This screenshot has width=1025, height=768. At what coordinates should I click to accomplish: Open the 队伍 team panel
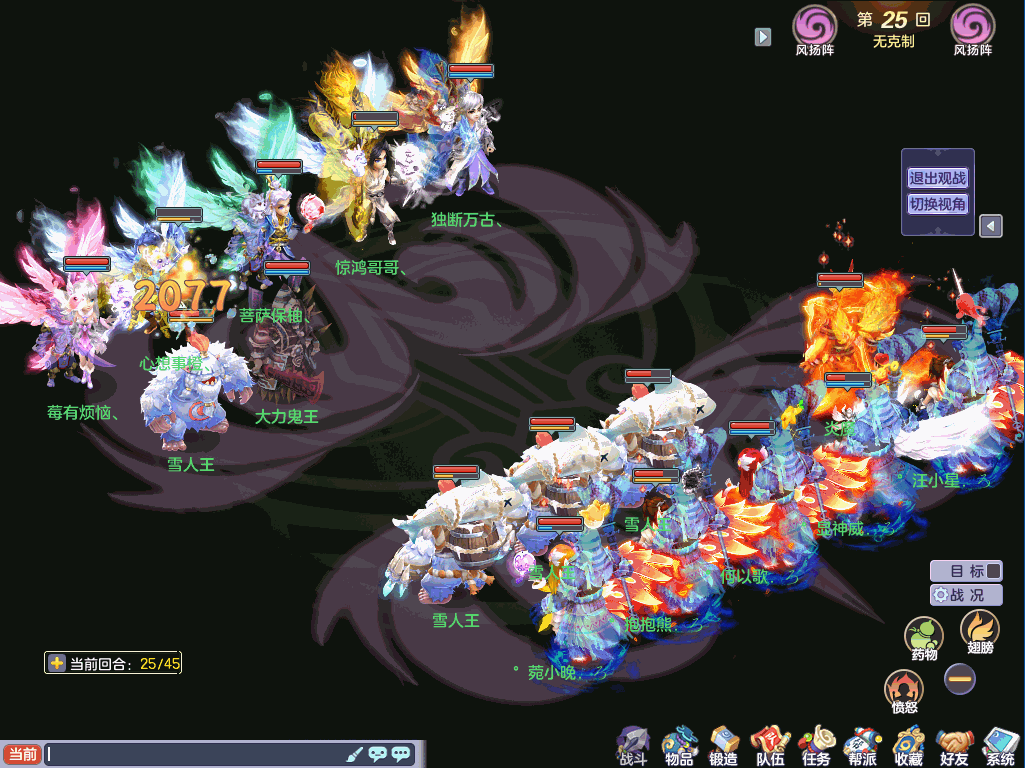pos(770,746)
